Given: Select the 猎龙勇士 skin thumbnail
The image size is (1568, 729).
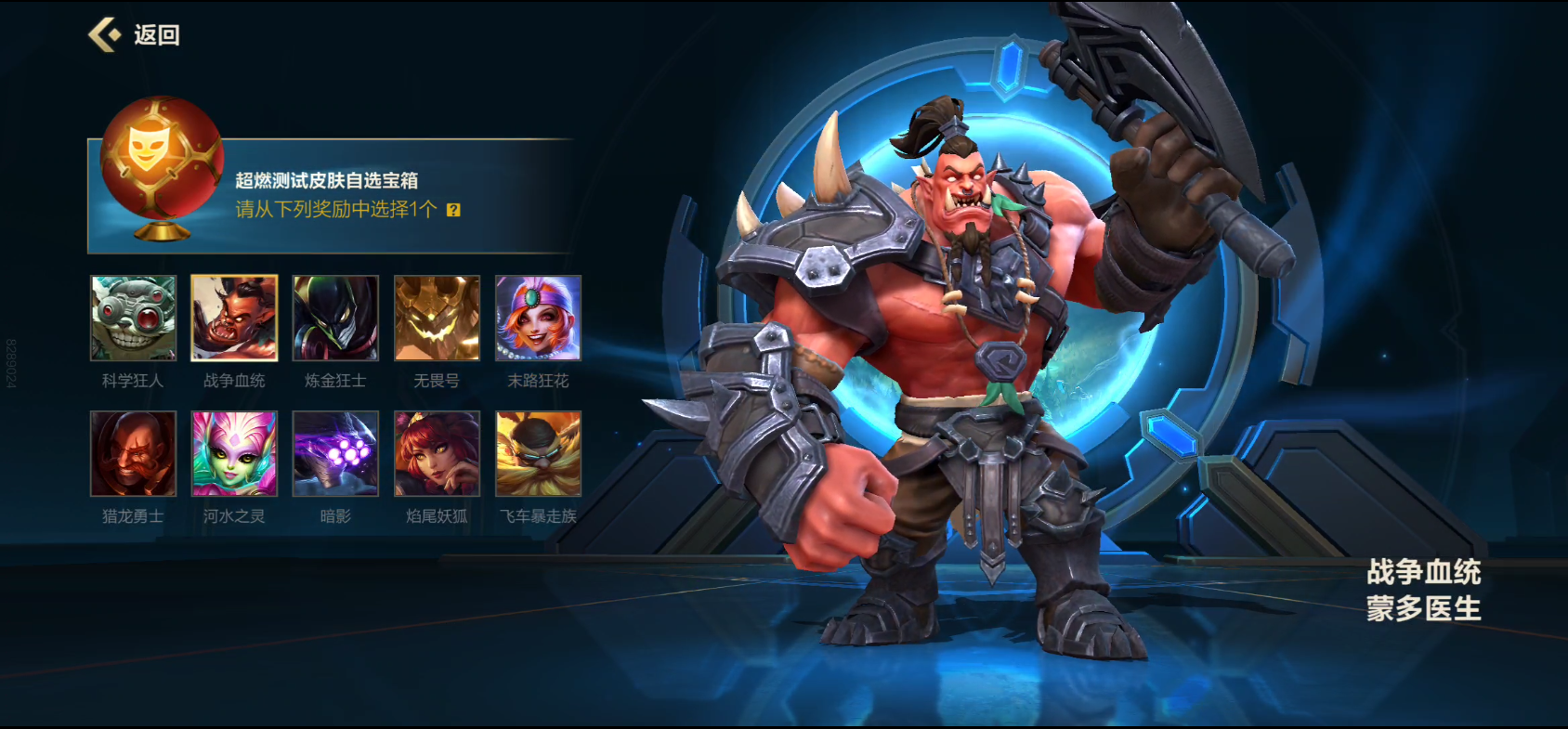Looking at the screenshot, I should tap(133, 453).
